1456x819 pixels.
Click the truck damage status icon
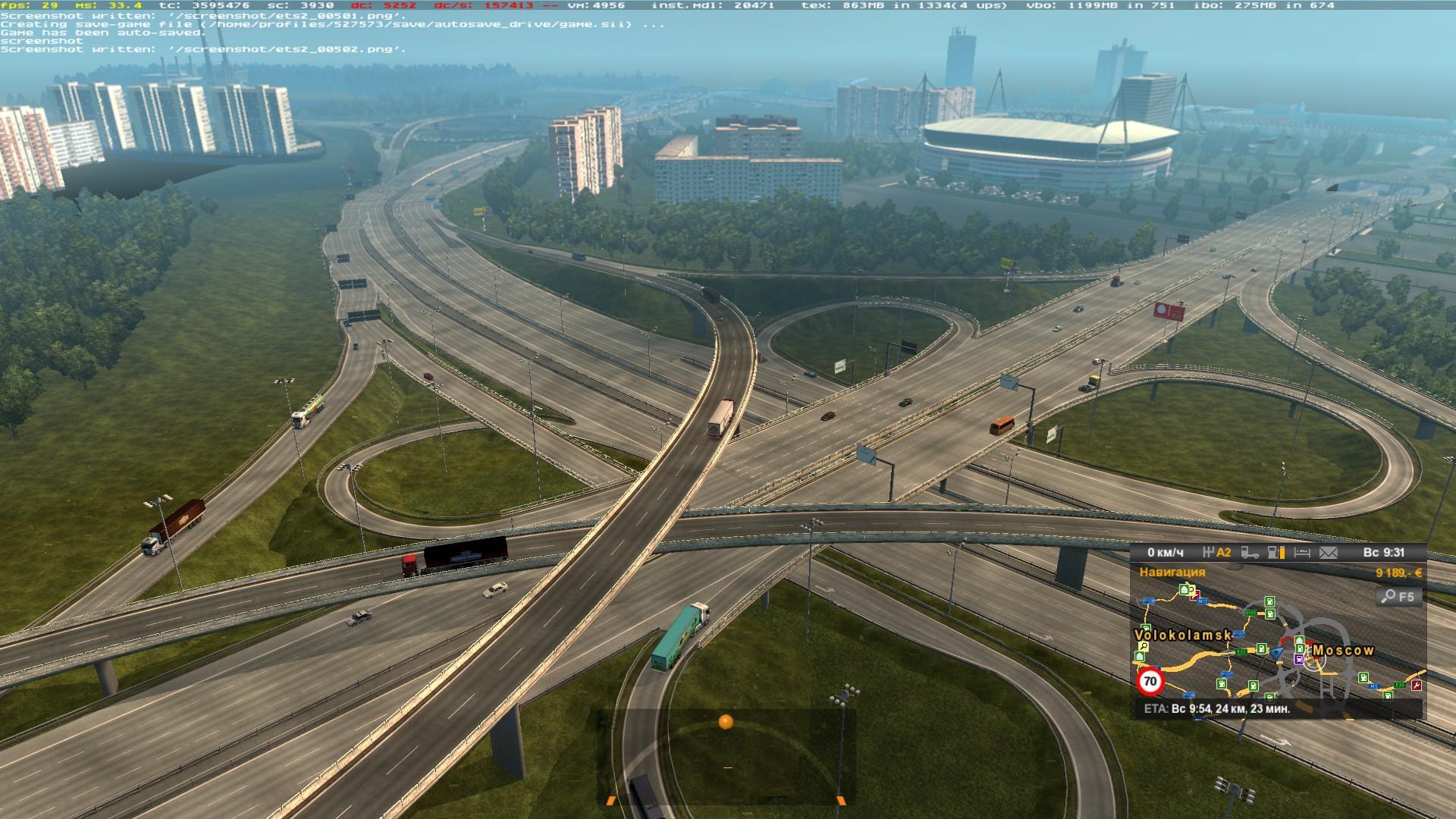pos(1249,553)
